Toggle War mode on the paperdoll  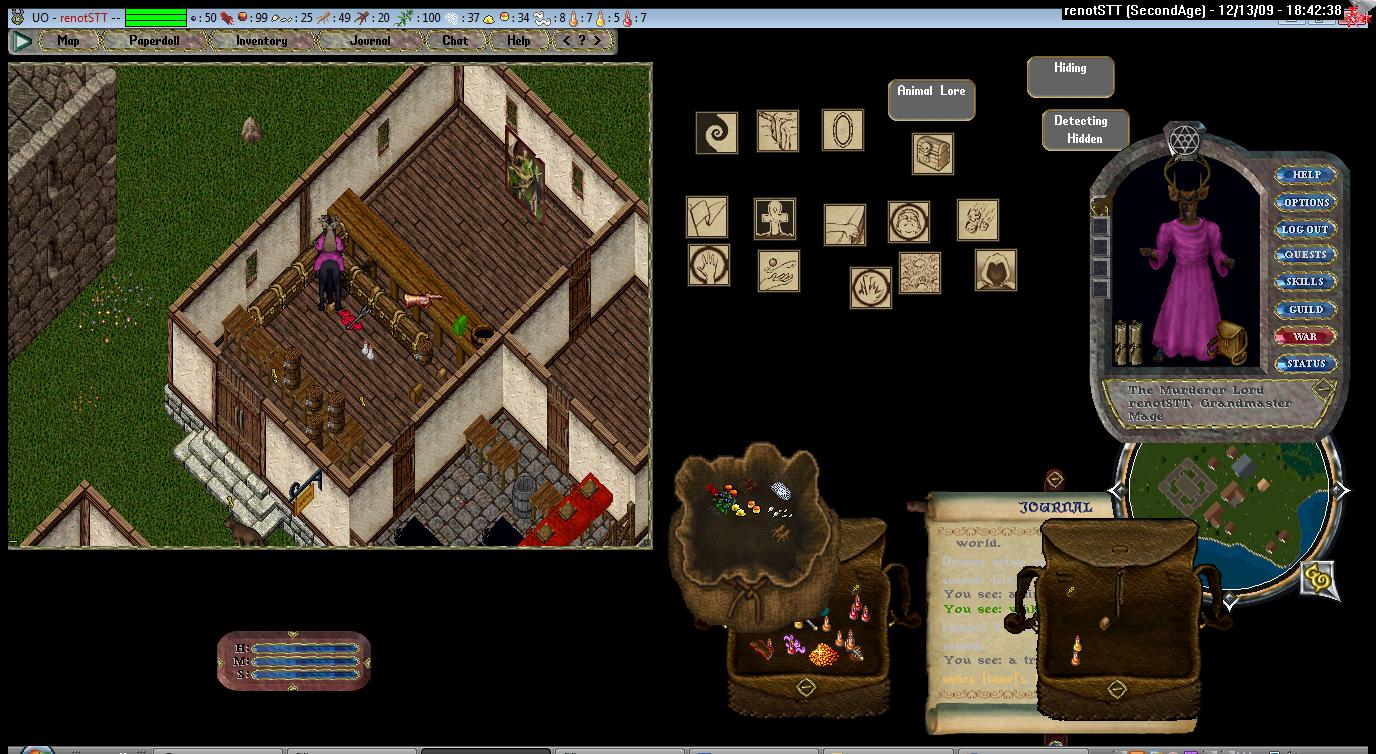1306,337
